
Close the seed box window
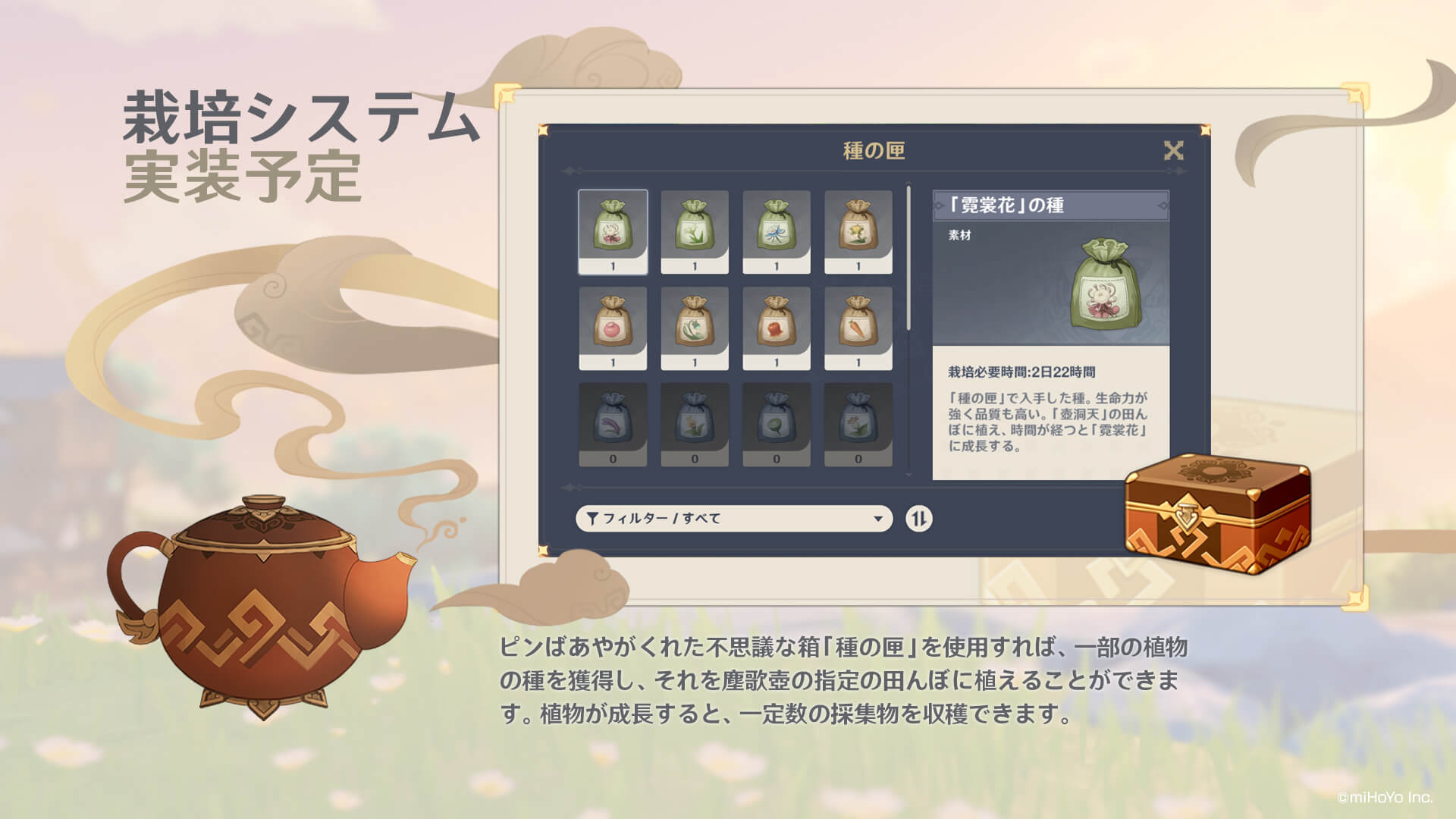[x=1175, y=150]
